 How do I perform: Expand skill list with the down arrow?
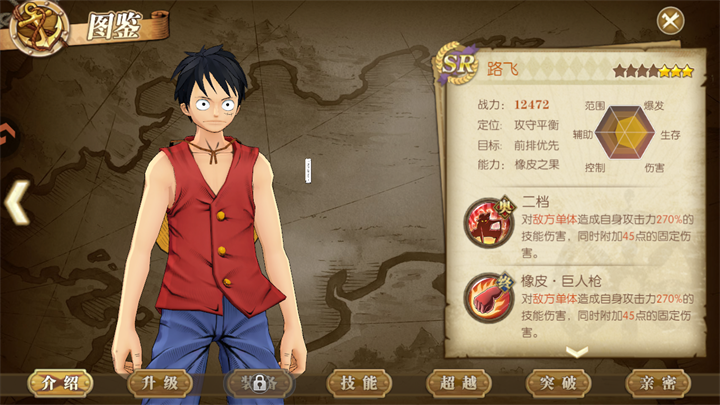pos(576,351)
